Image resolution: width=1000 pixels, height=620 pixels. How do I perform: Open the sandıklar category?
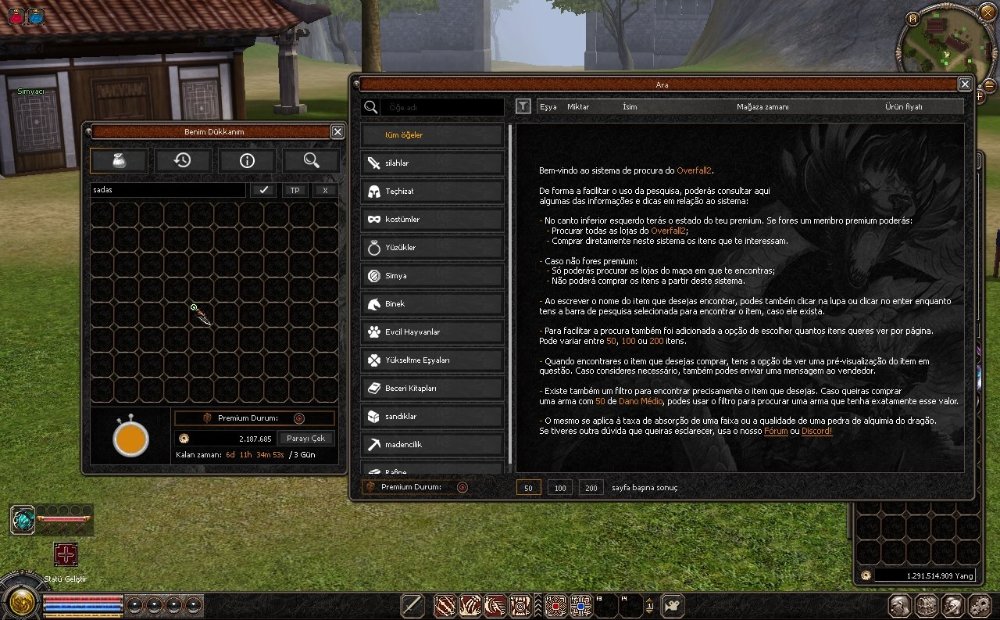point(432,416)
